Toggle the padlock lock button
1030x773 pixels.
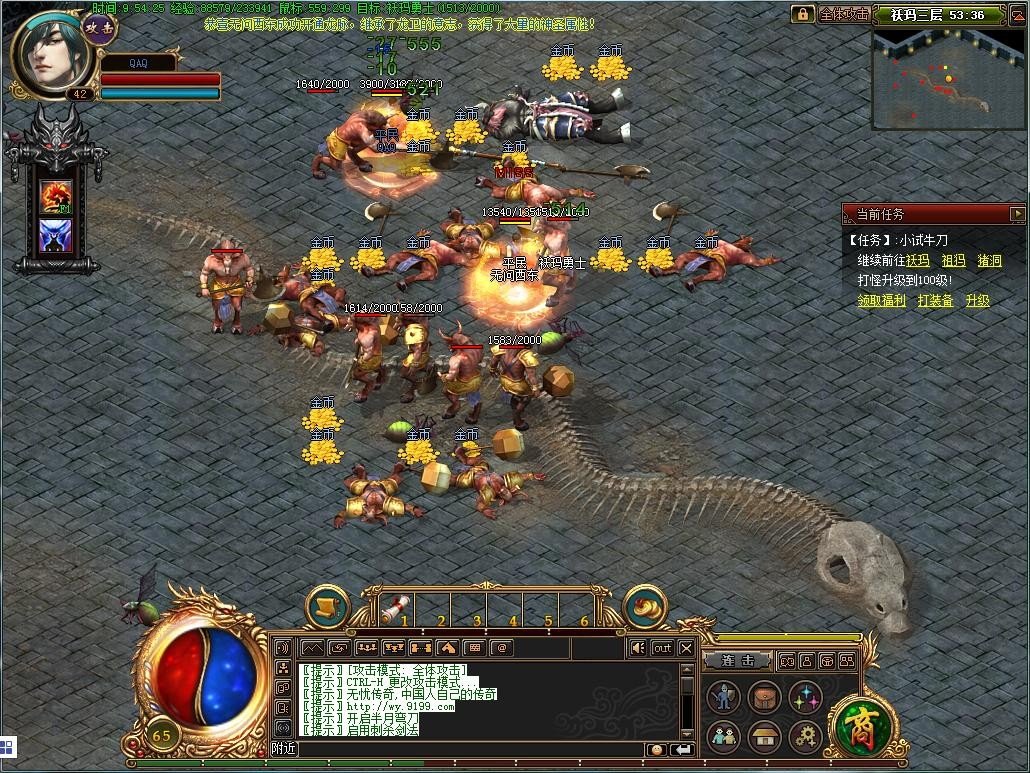click(802, 14)
